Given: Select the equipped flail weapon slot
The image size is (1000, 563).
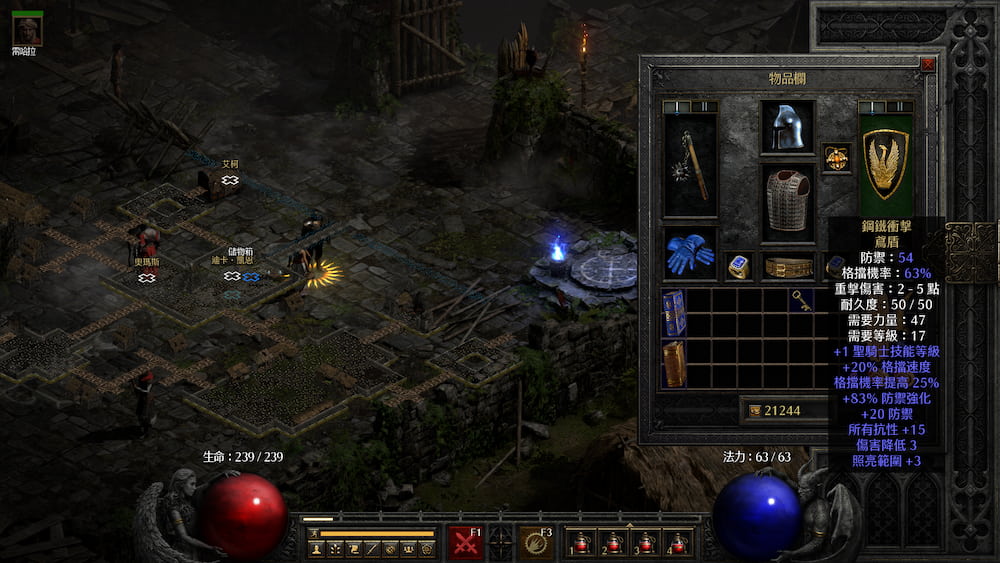Looking at the screenshot, I should (690, 165).
